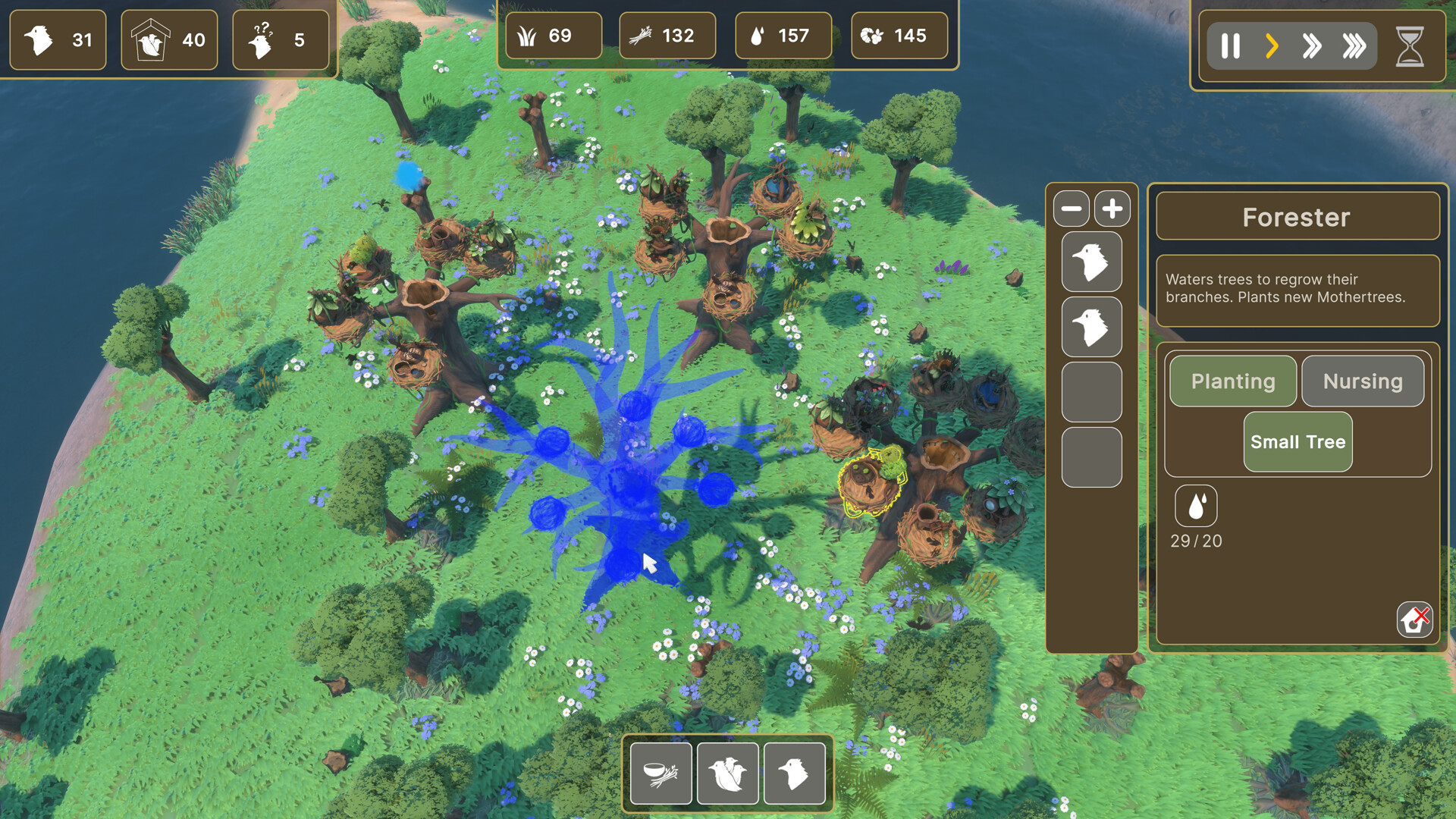Viewport: 1456px width, 819px height.
Task: Click the bird population counter showing 31
Action: [58, 40]
